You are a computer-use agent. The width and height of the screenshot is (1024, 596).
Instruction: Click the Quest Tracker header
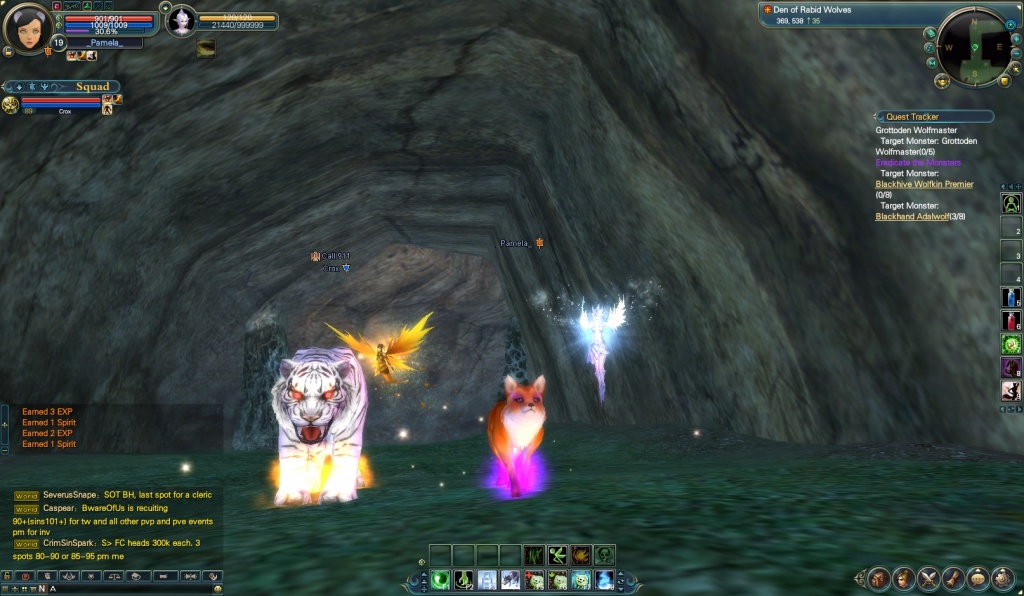[x=934, y=117]
